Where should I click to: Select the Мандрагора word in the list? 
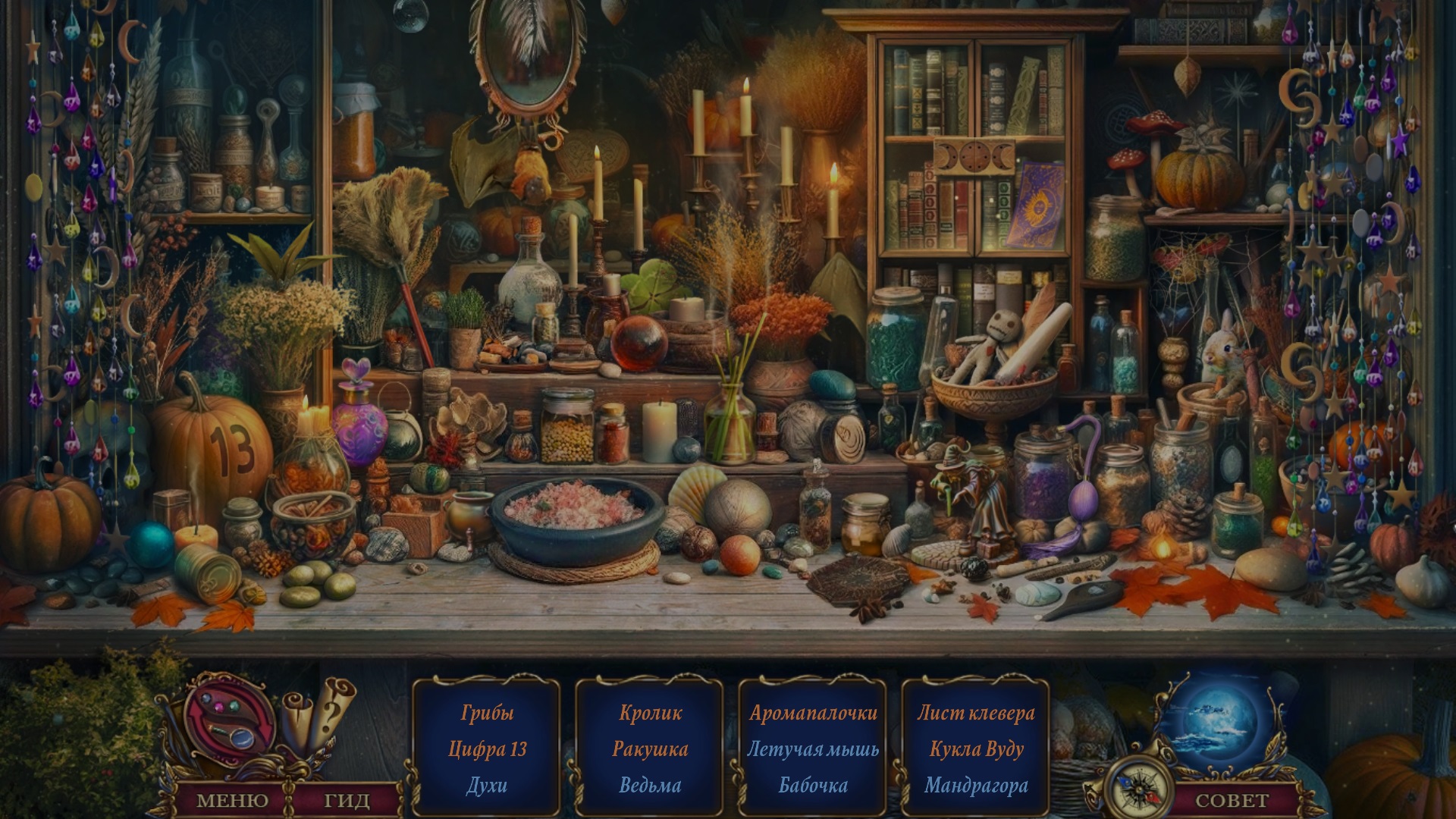[976, 786]
